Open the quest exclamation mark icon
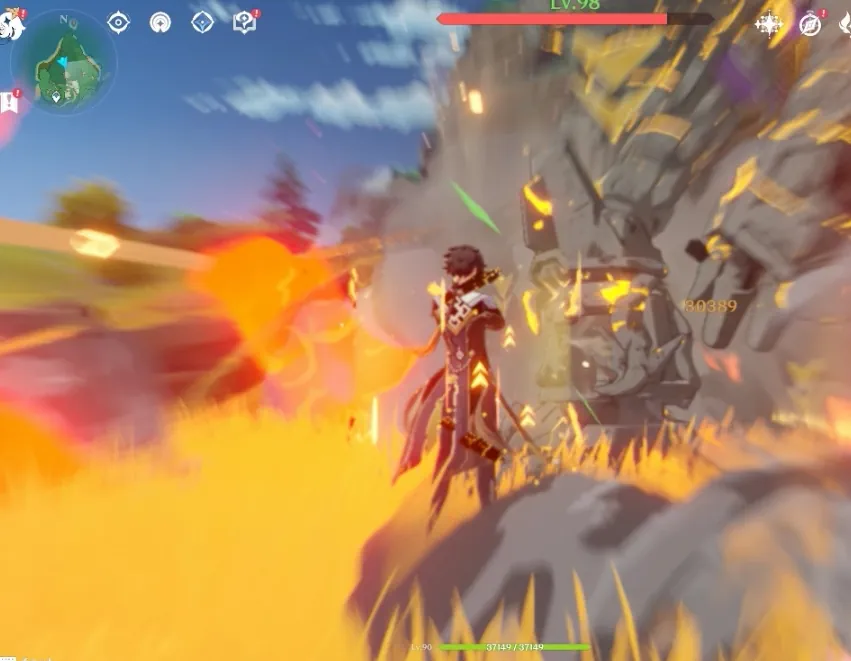This screenshot has width=851, height=661. point(10,101)
